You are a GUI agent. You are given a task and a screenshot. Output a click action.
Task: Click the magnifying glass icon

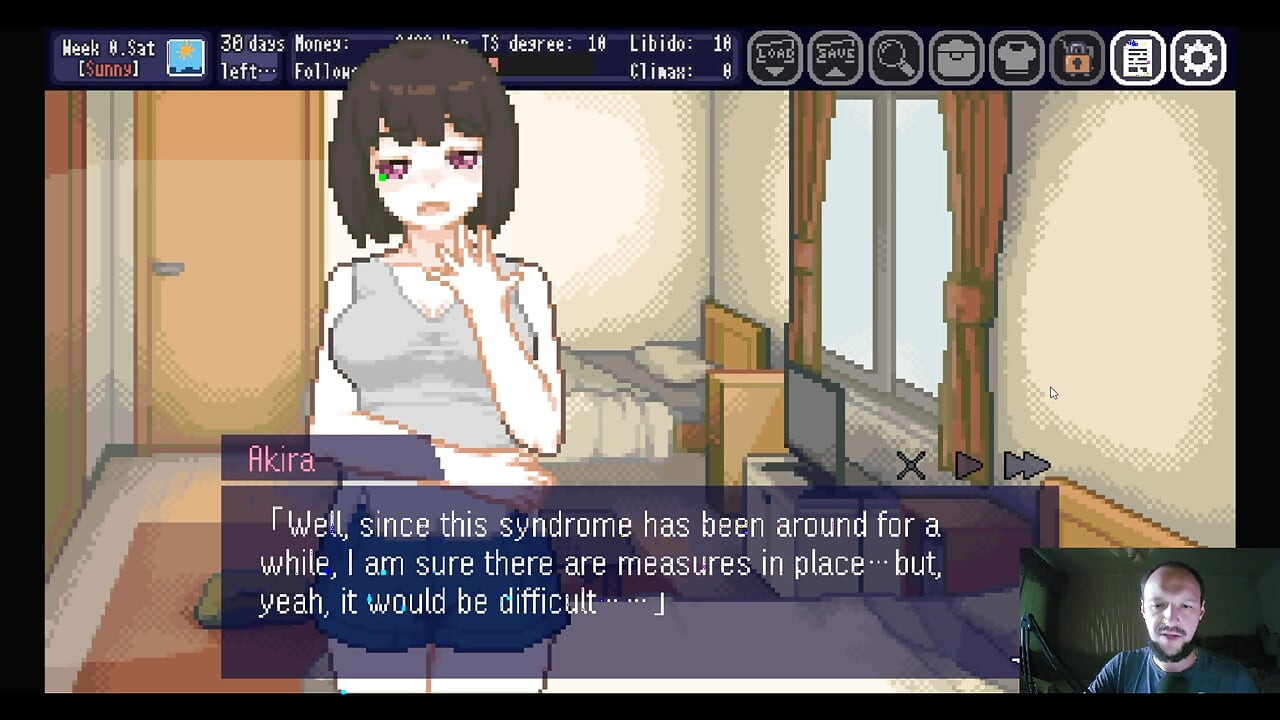tap(895, 58)
